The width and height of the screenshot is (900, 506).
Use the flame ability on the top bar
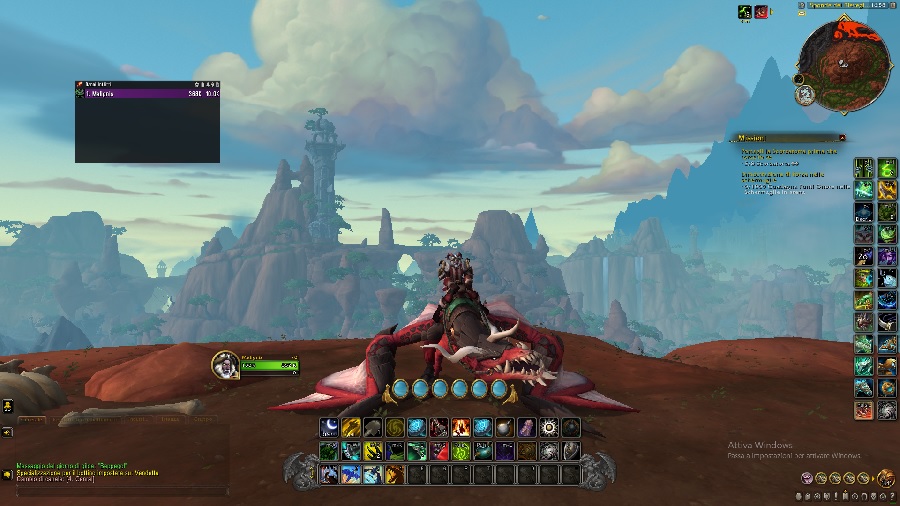coord(461,427)
